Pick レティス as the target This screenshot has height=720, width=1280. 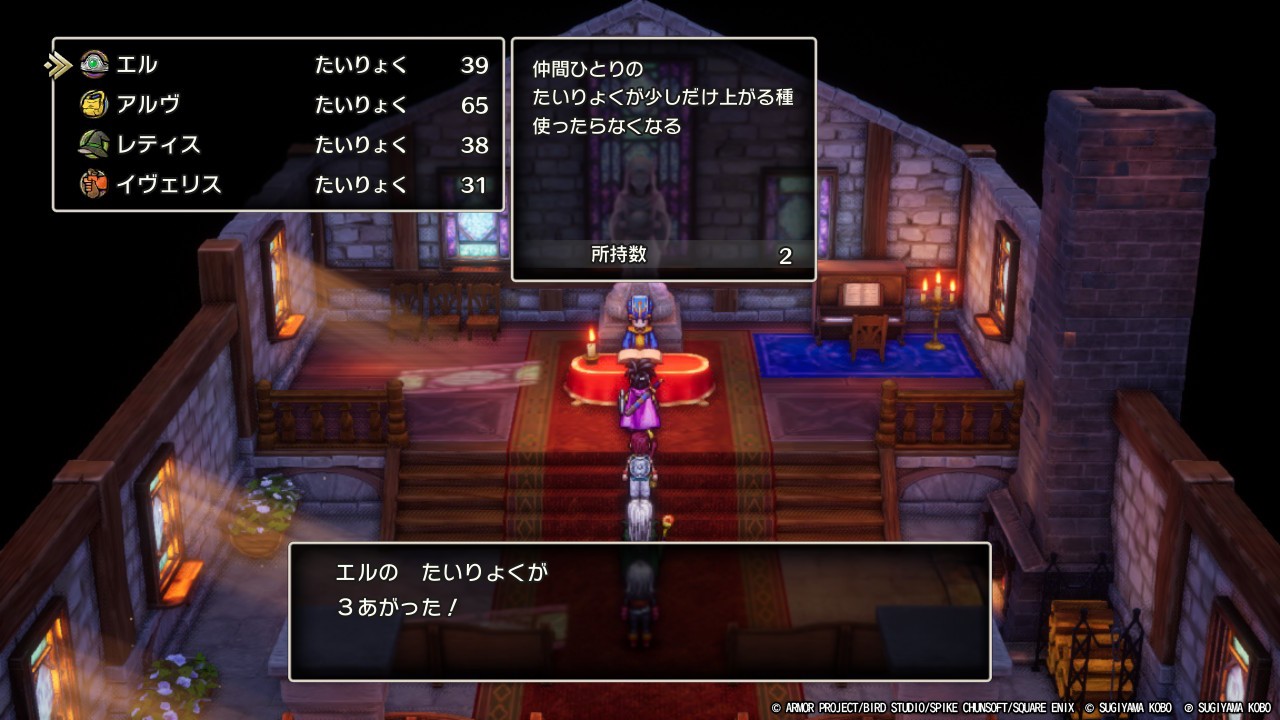158,145
